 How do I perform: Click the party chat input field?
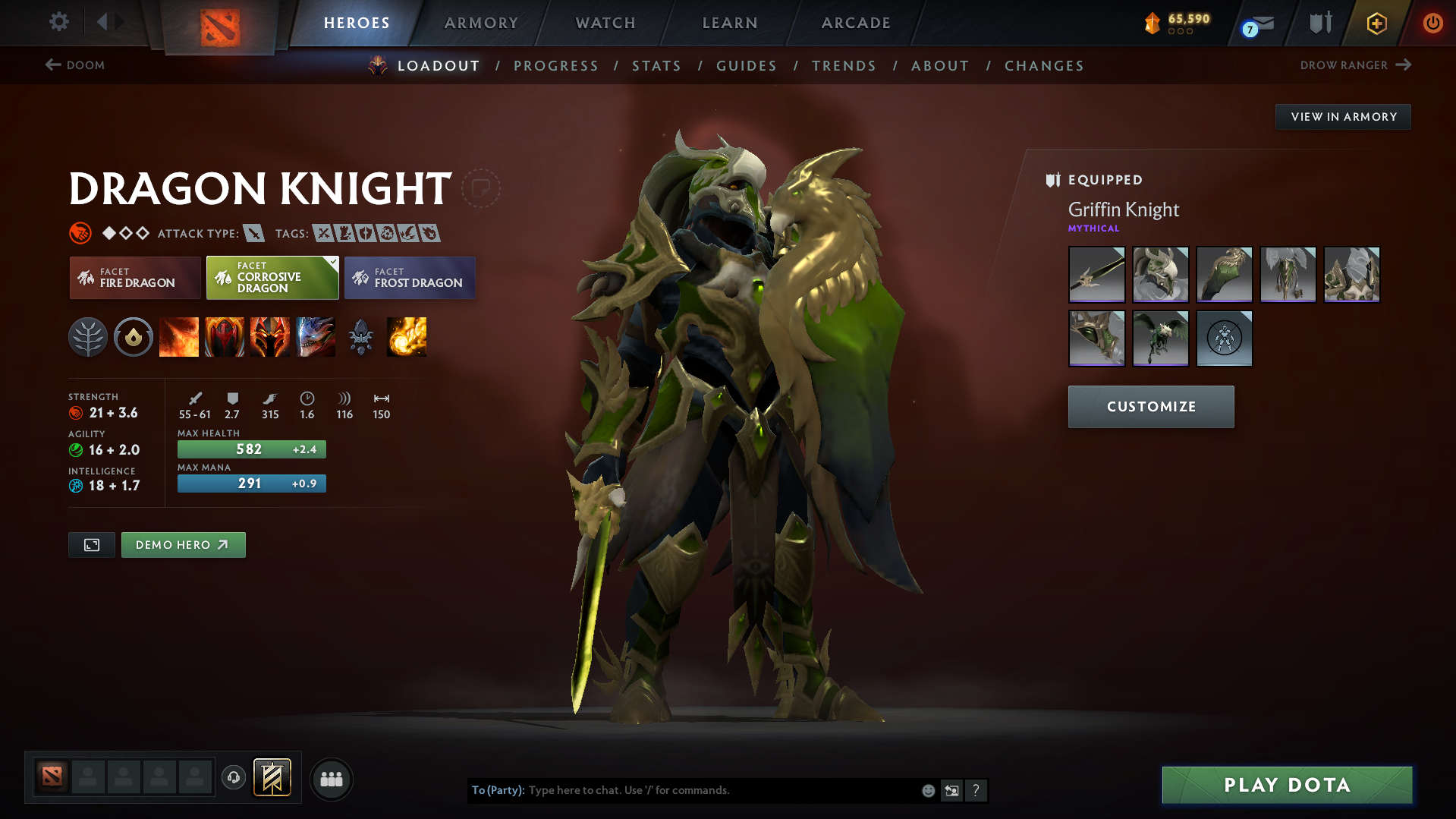tap(721, 790)
